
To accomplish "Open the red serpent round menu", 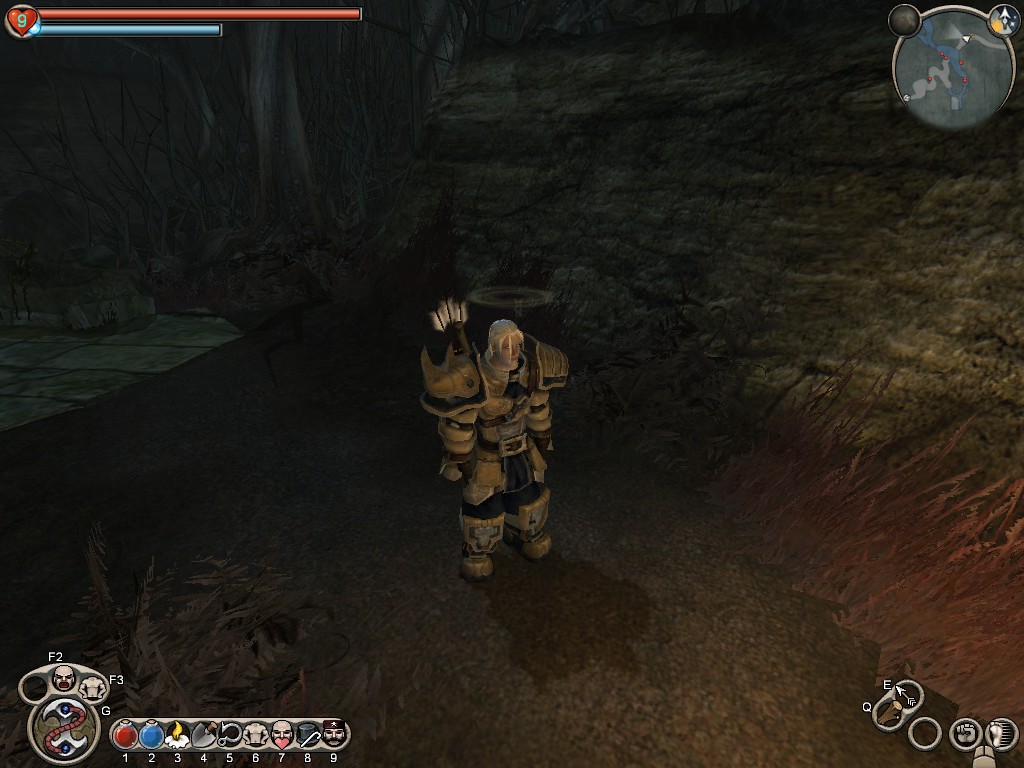I will tap(64, 729).
